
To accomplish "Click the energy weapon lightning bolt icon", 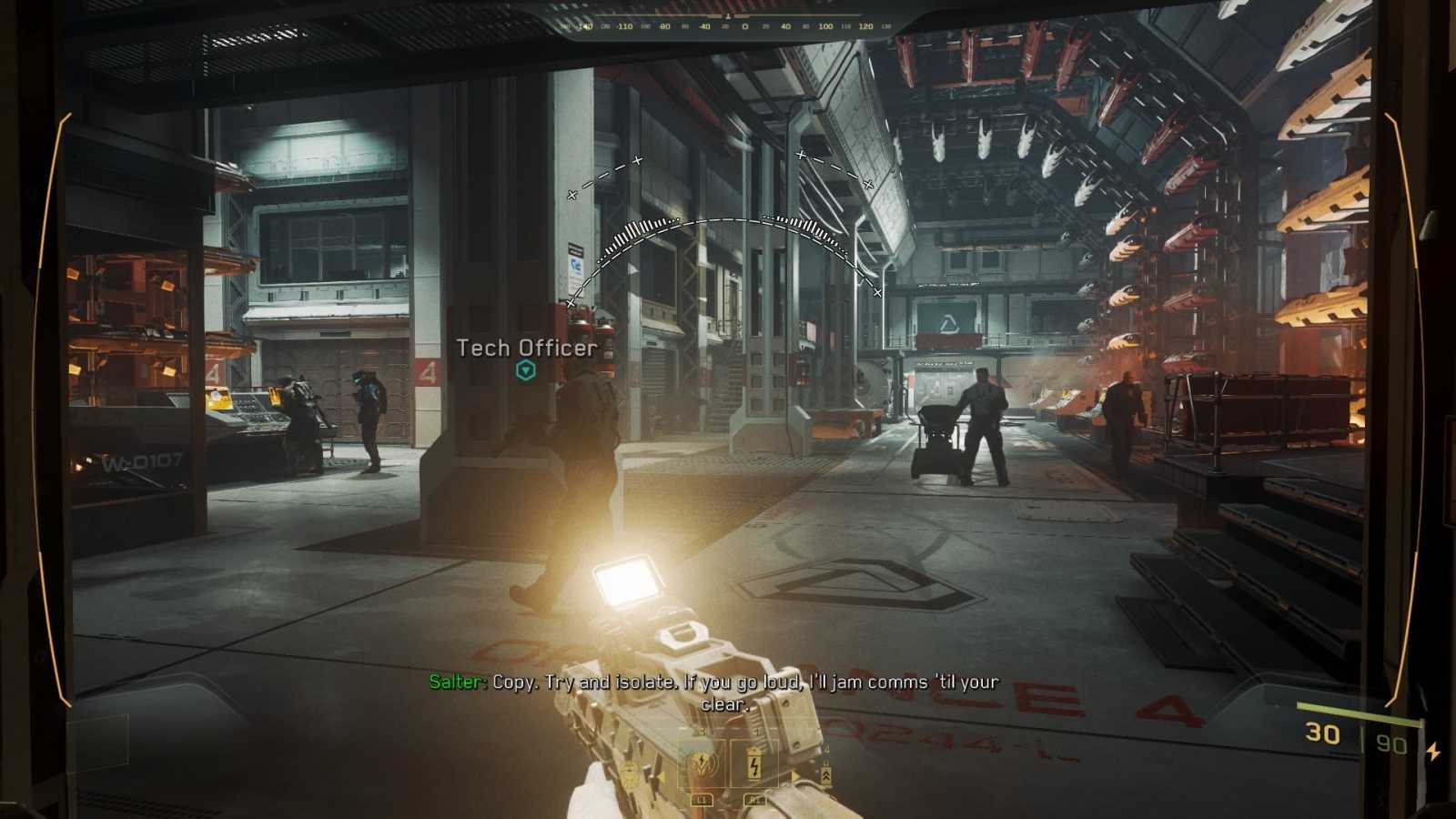I will (x=1433, y=752).
